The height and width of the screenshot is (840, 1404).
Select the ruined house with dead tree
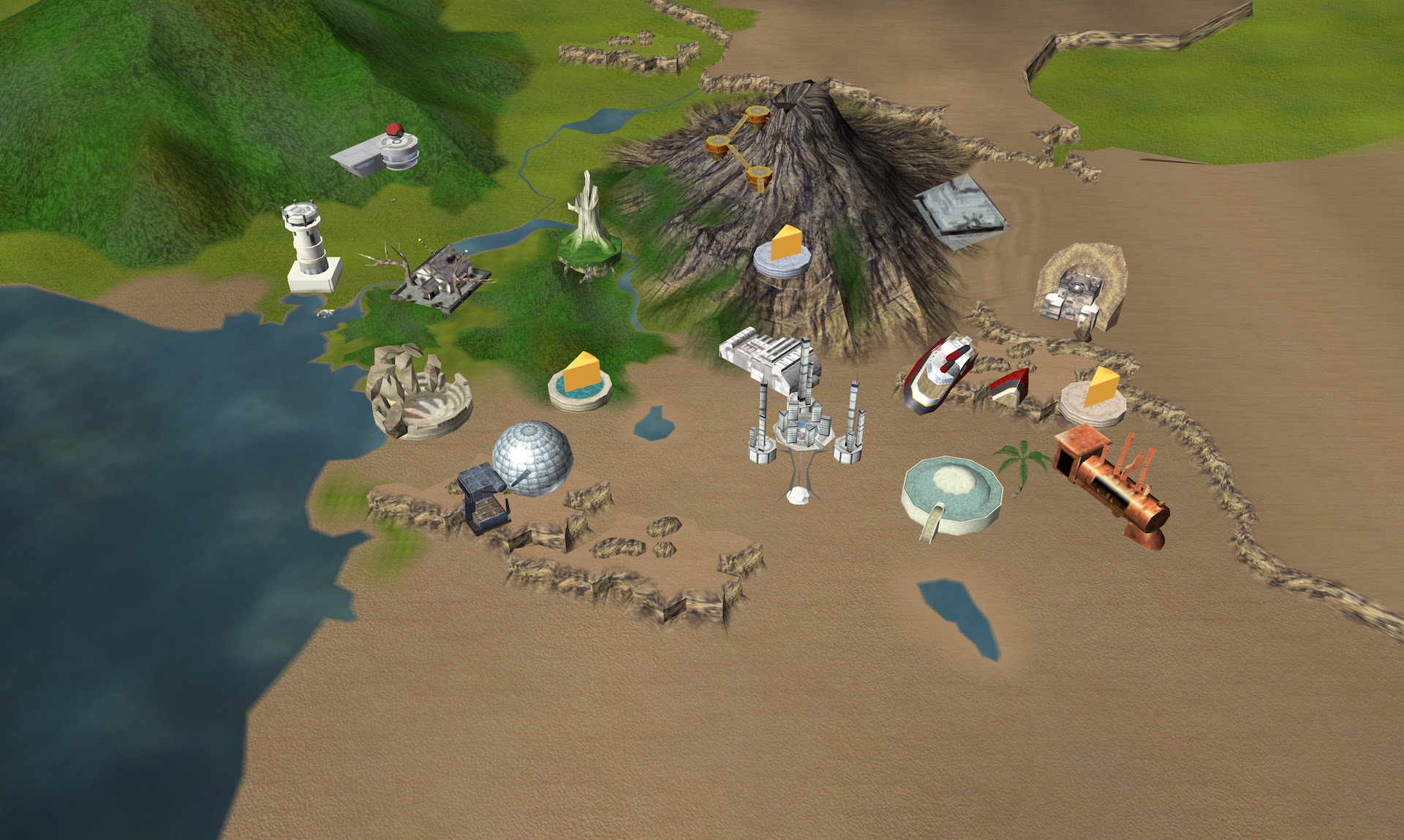(x=437, y=279)
